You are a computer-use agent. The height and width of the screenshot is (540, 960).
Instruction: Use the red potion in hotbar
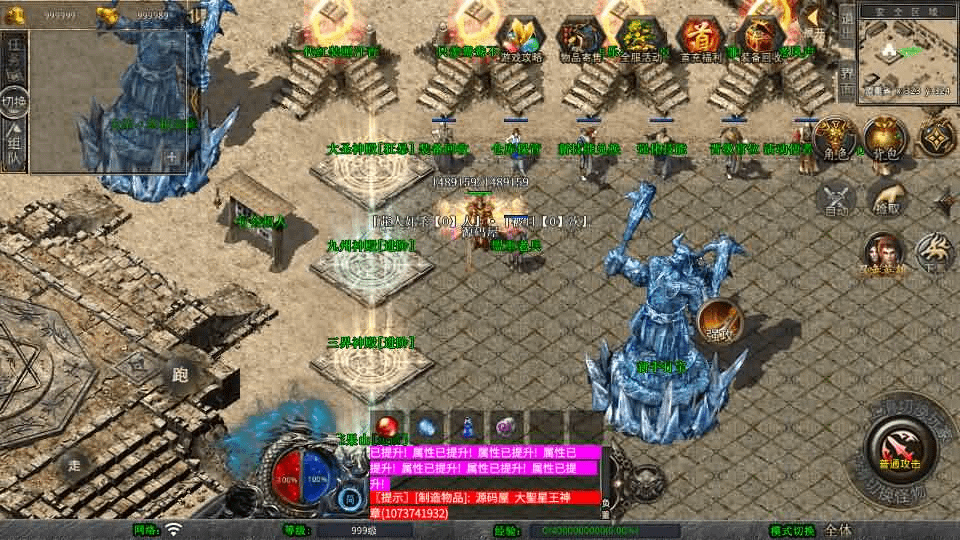[387, 426]
